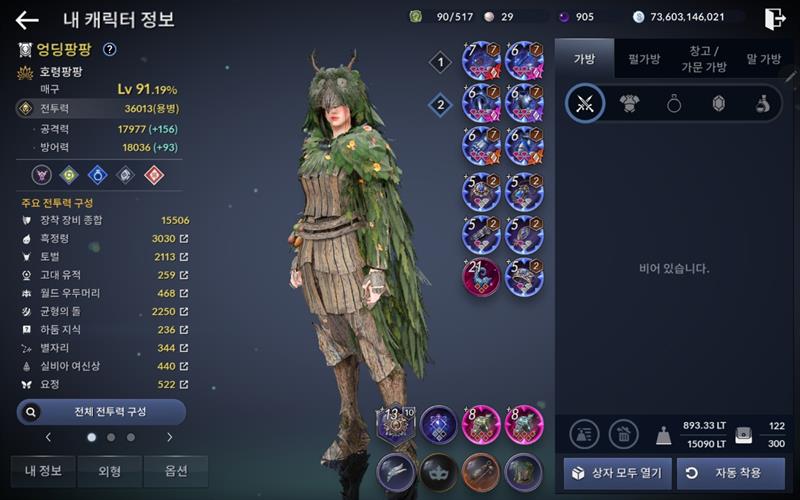Screen dimensions: 800x500
Task: Show the 가방 tab
Action: [x=584, y=59]
